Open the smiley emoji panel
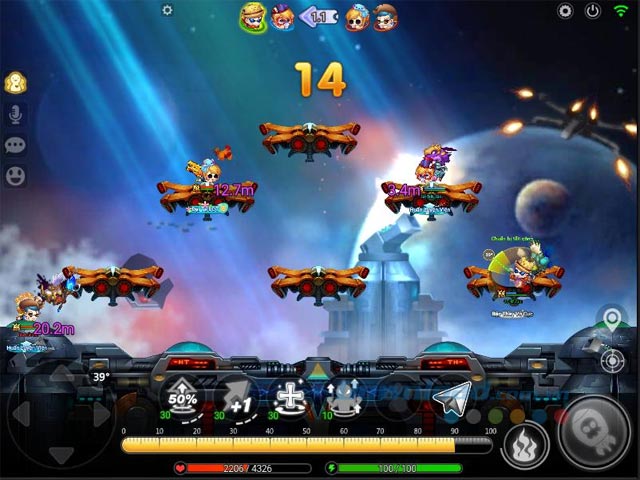This screenshot has width=640, height=480. (x=16, y=176)
